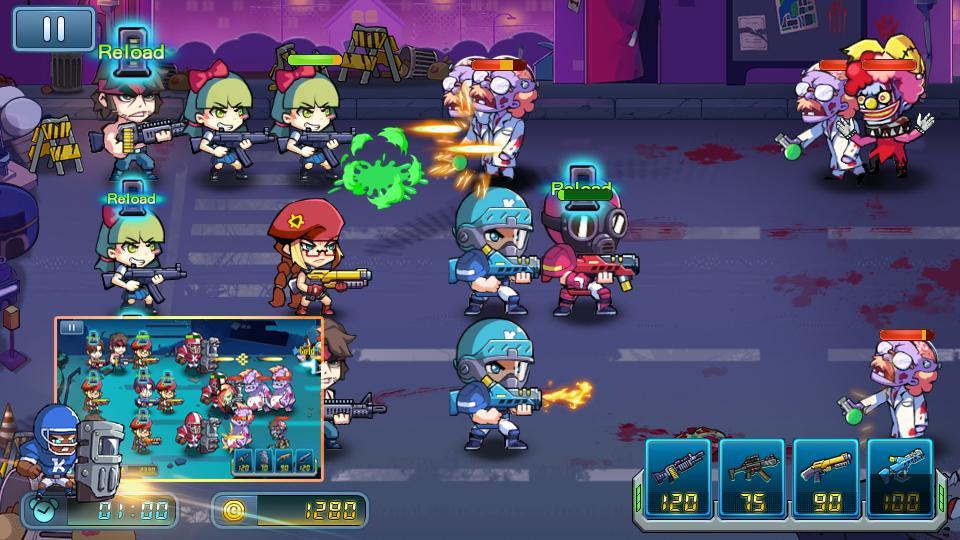Tap the Reload icon above the gas-mask soldier
This screenshot has height=540, width=960.
coord(581,185)
